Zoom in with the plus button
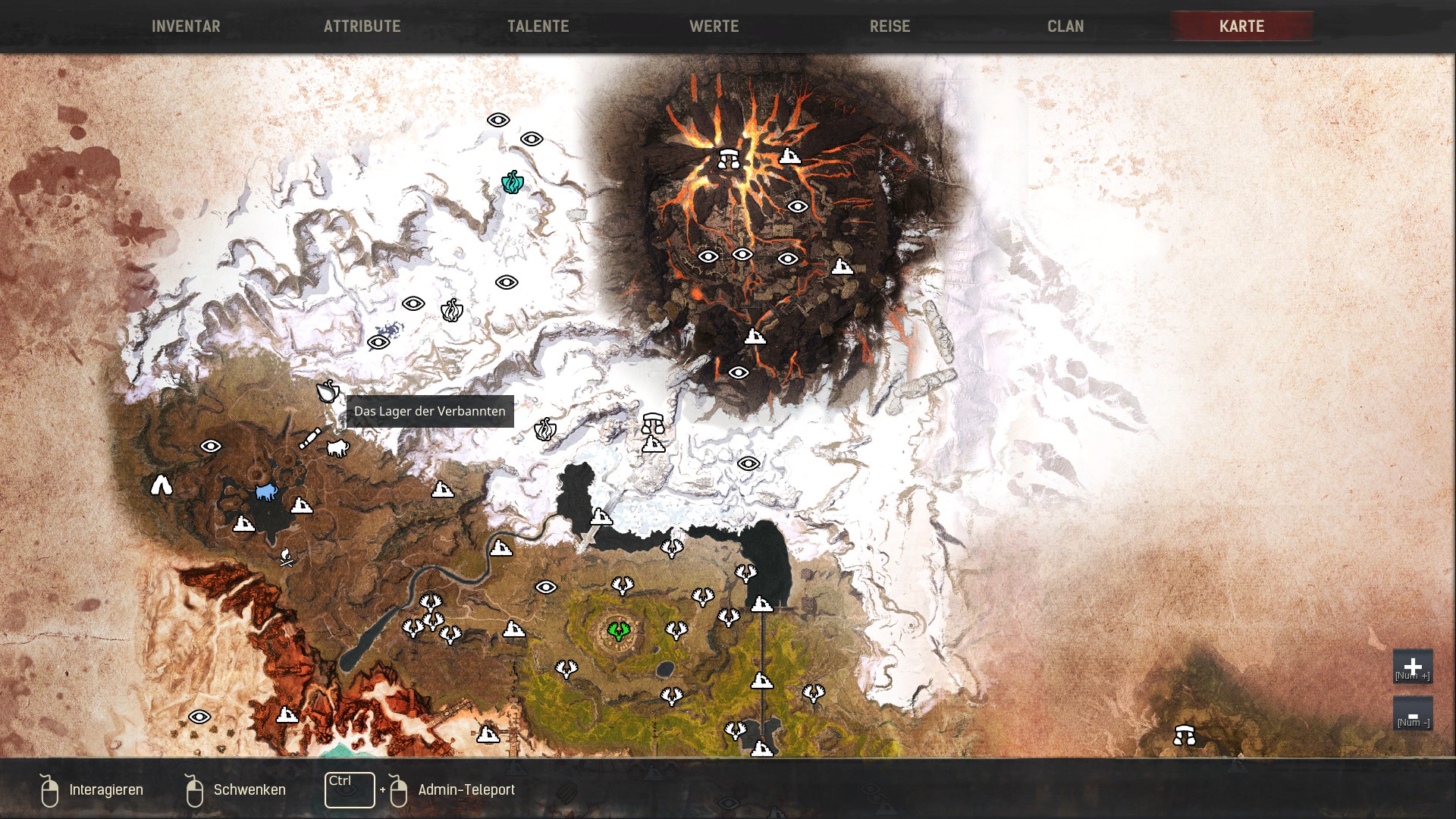Viewport: 1456px width, 819px height. tap(1412, 667)
